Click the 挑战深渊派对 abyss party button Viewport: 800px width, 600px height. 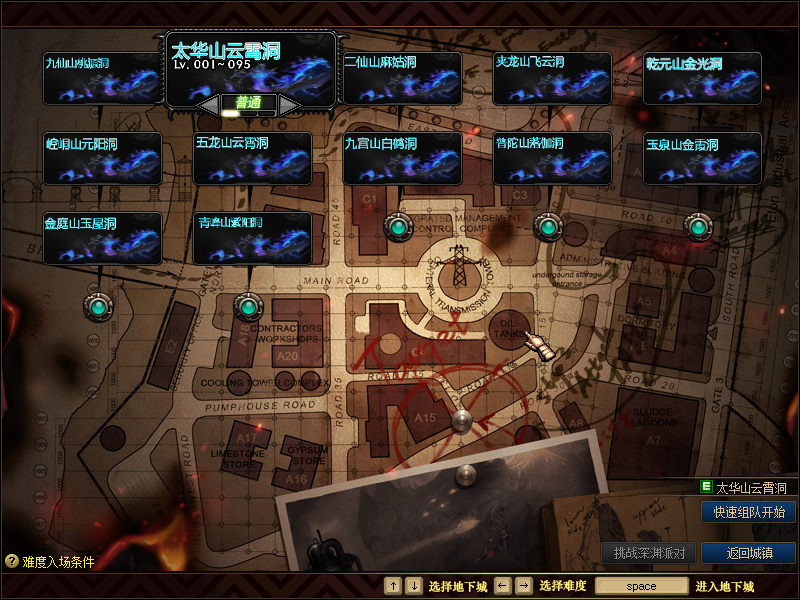coord(649,553)
